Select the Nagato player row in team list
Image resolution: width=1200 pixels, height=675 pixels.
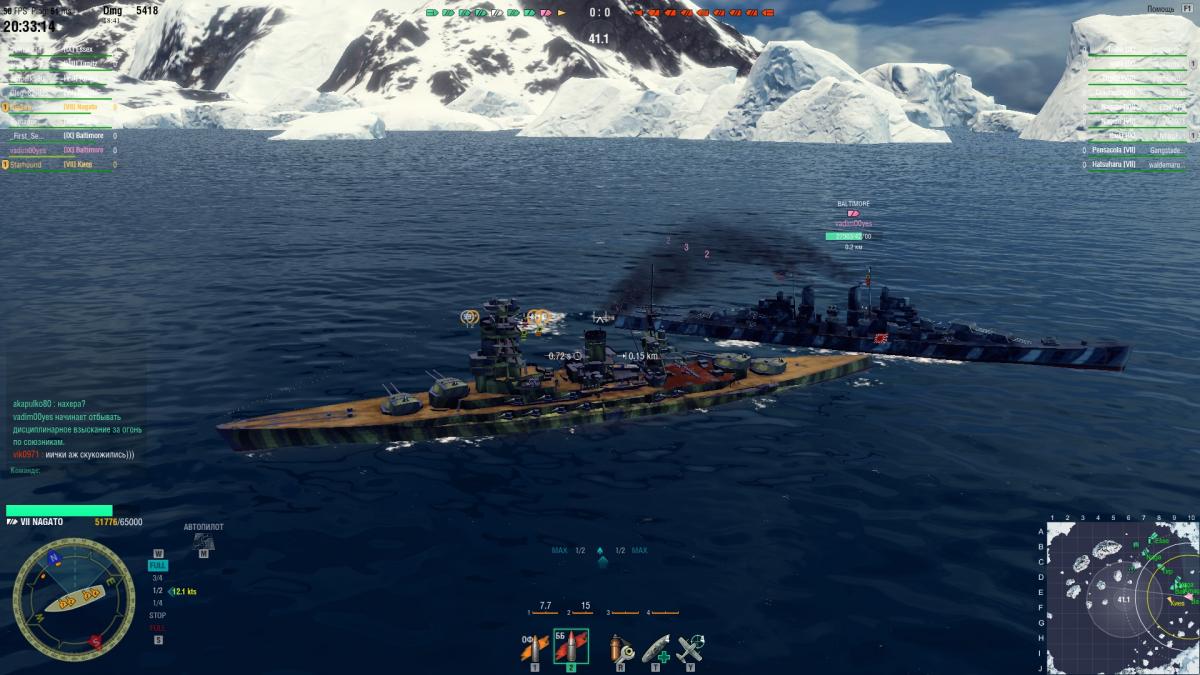(x=60, y=107)
